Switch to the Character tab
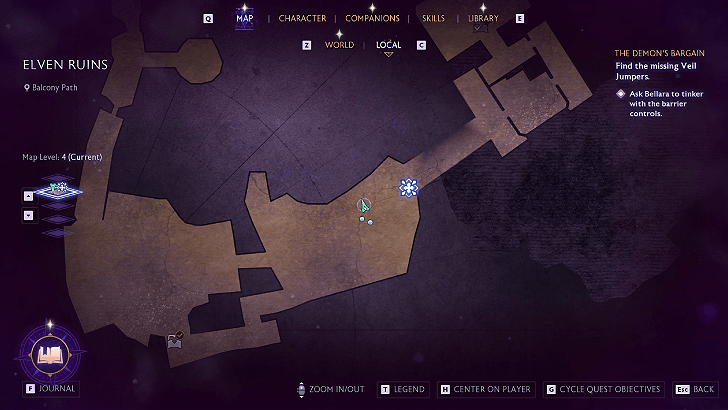The image size is (728, 410). (x=302, y=18)
